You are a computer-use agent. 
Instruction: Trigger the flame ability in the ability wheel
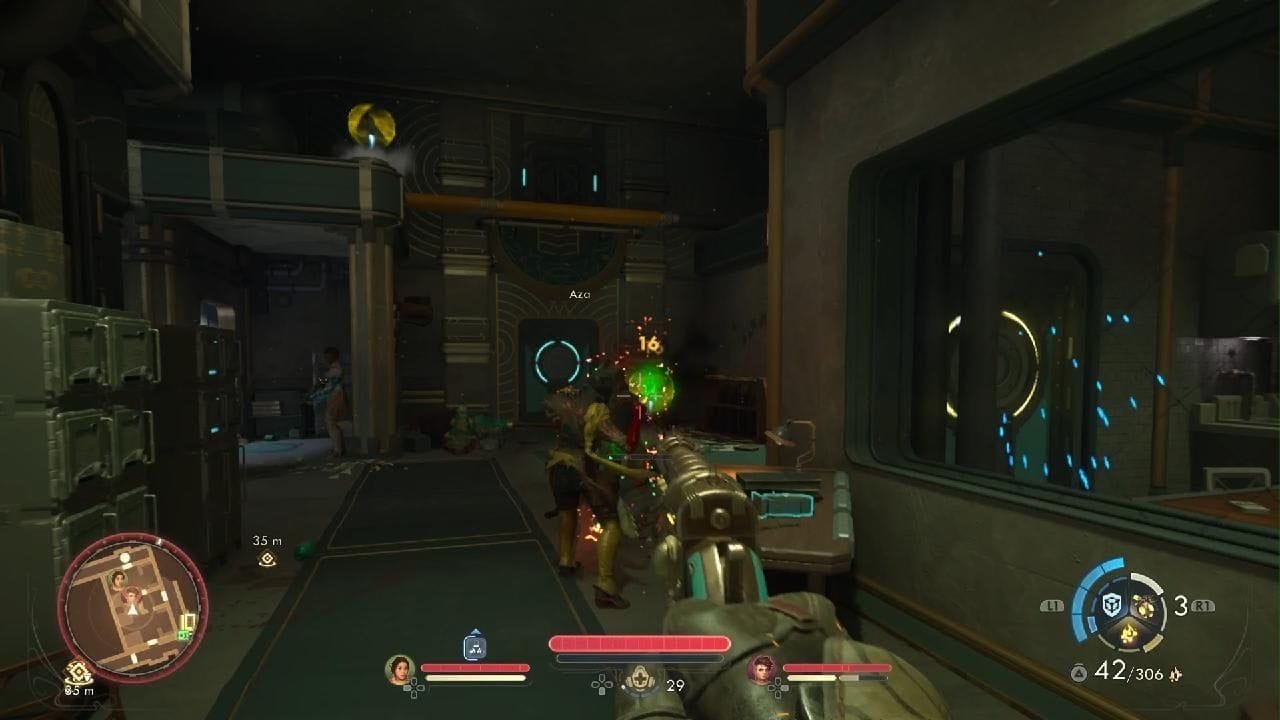coord(1127,633)
